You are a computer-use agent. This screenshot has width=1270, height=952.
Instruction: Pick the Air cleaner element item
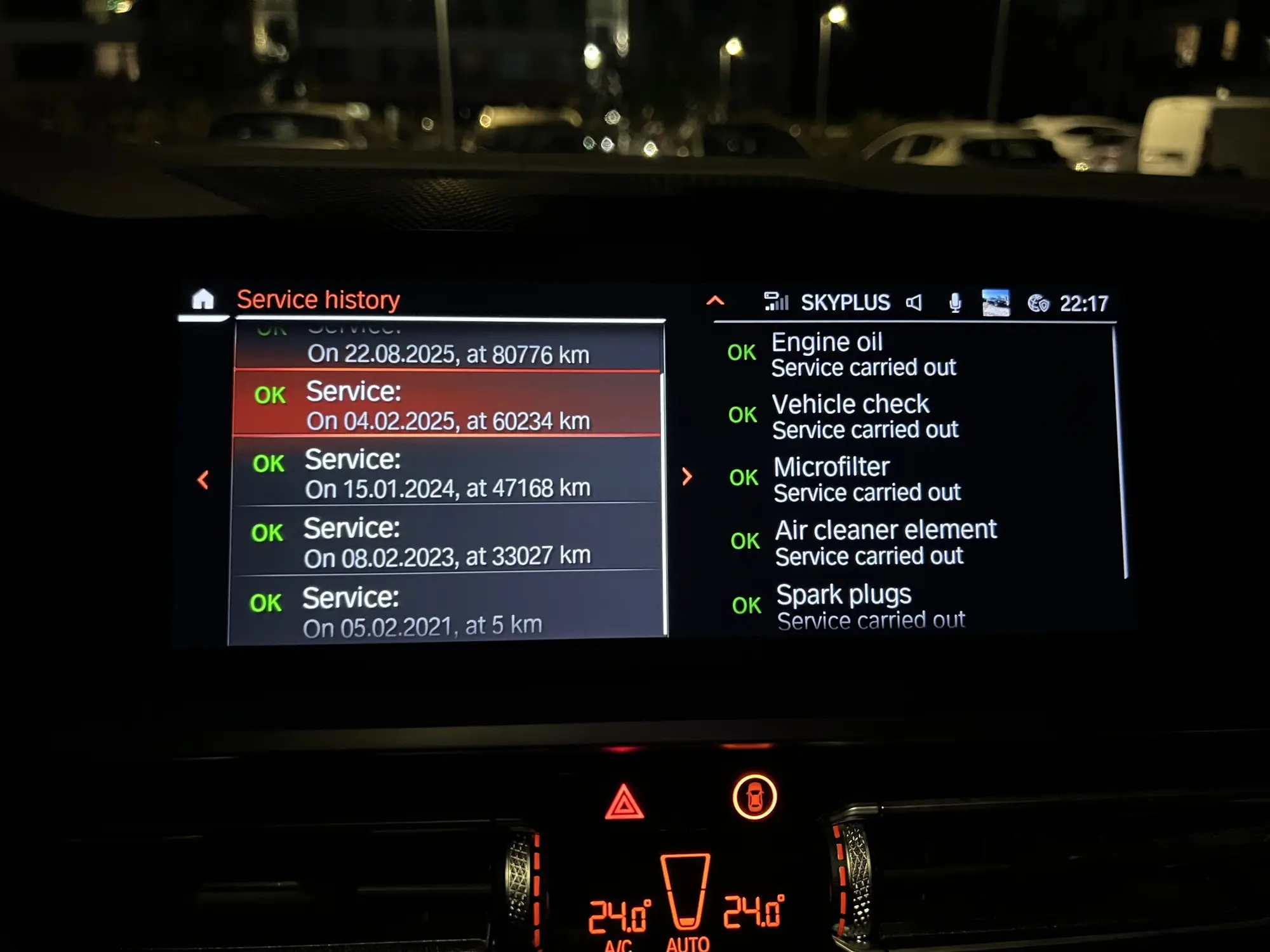[x=885, y=542]
